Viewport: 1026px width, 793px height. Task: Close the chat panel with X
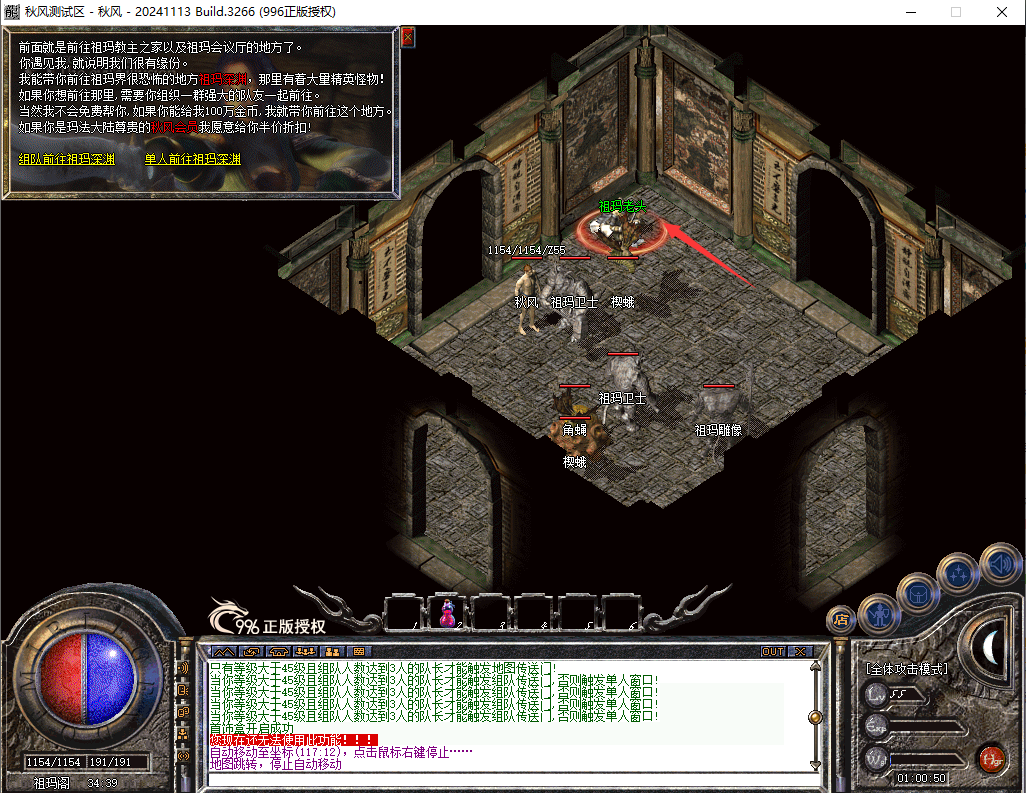tap(799, 651)
